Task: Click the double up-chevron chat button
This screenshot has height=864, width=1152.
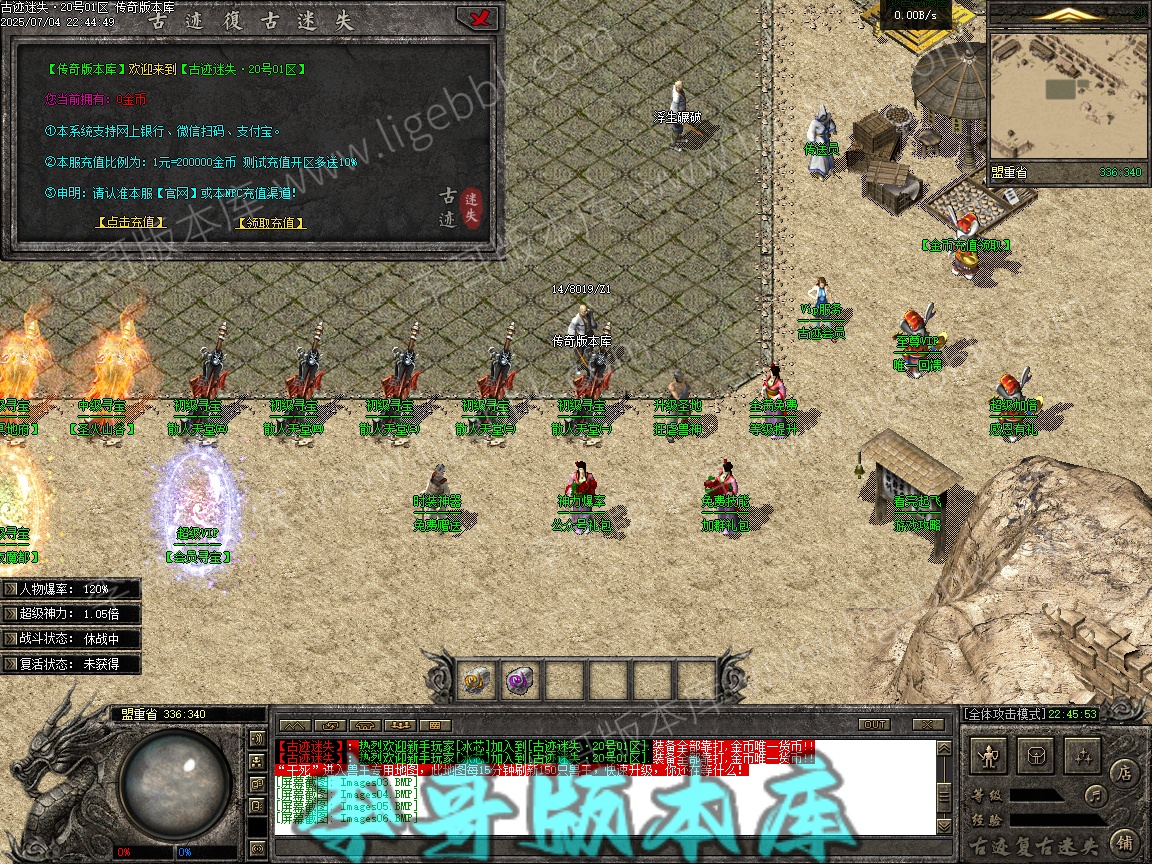Action: click(293, 725)
